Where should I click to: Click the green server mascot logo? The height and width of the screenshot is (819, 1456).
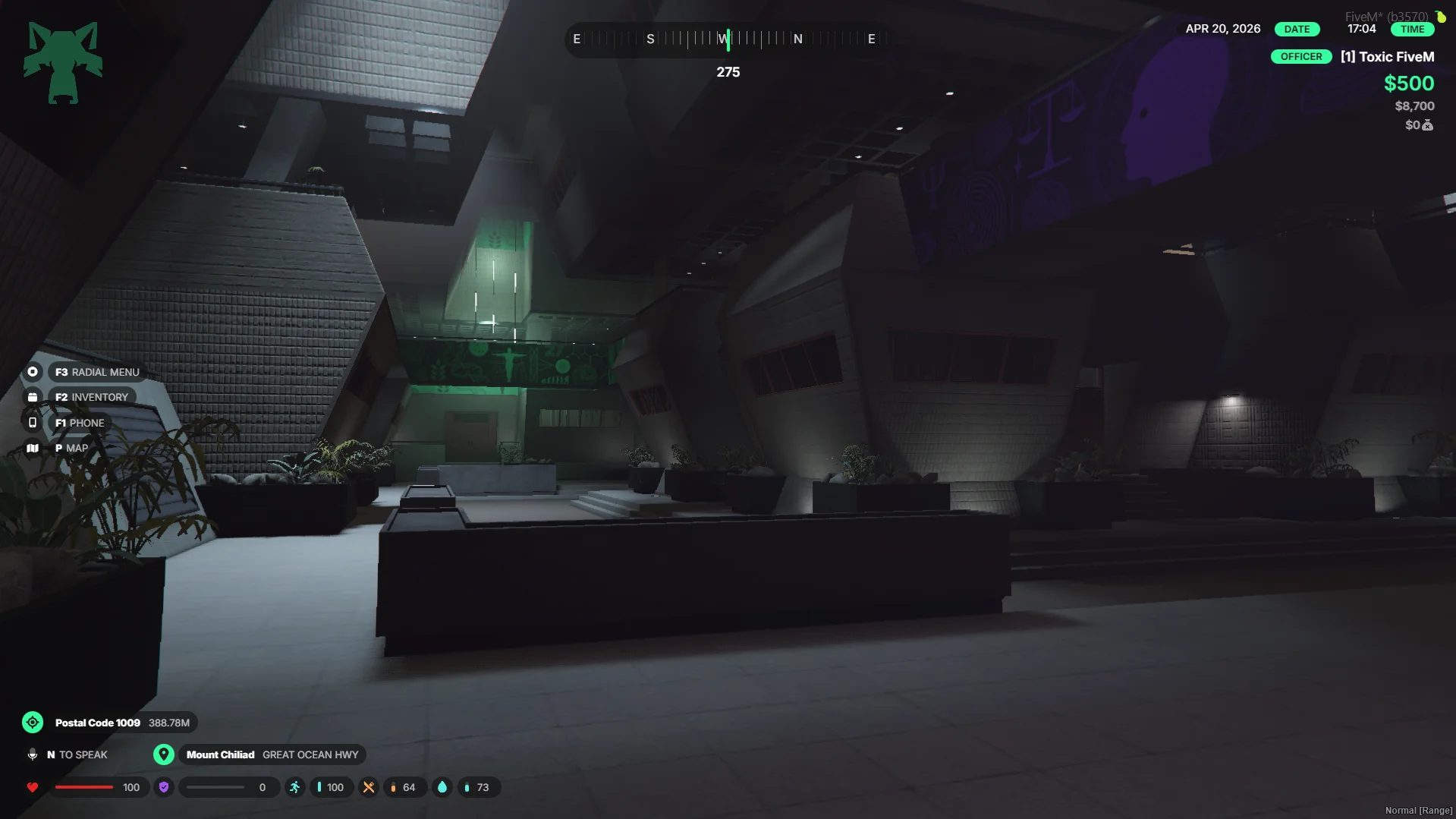pyautogui.click(x=63, y=62)
